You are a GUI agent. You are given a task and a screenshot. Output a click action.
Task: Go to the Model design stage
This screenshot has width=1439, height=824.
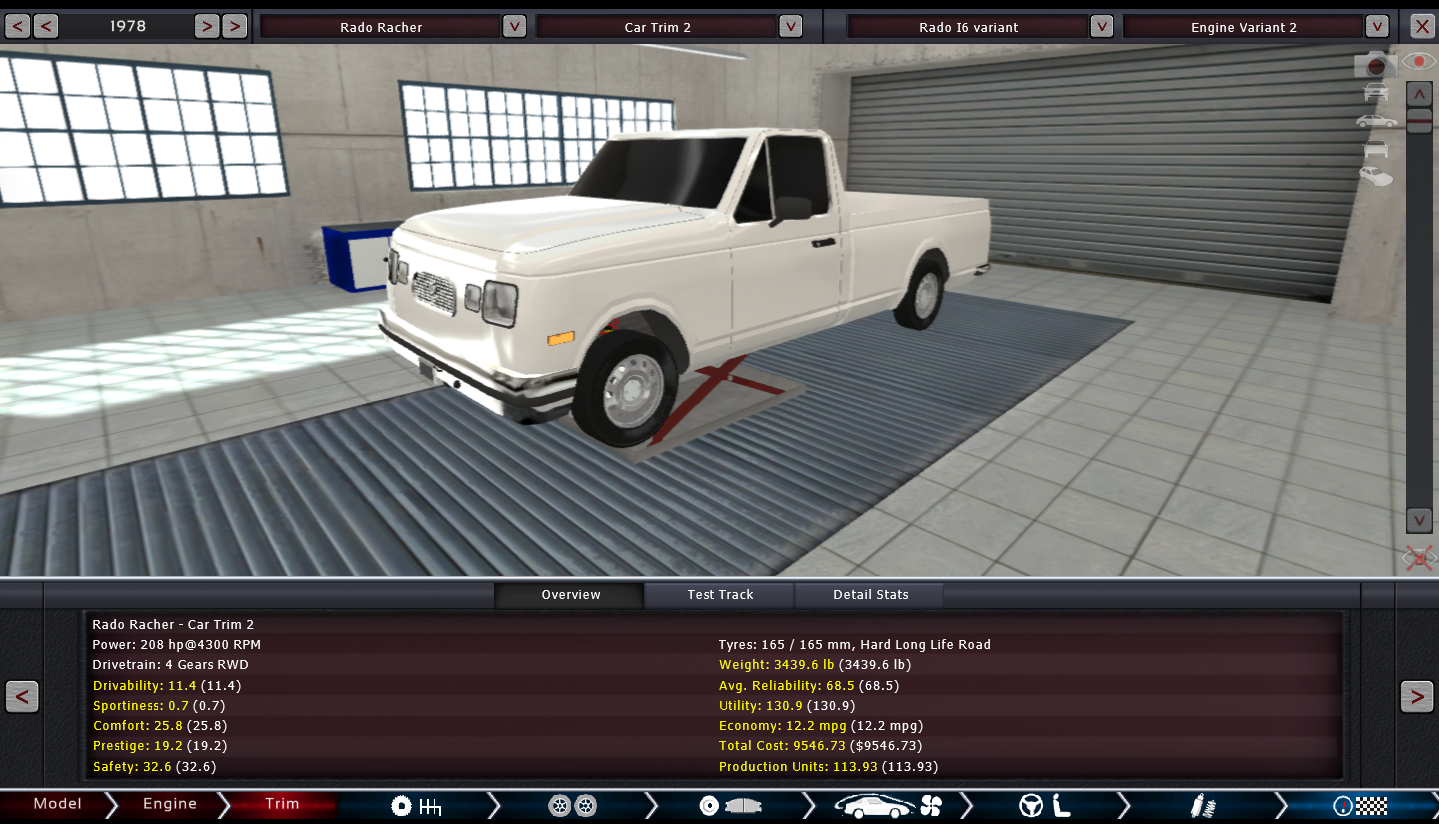click(x=57, y=804)
